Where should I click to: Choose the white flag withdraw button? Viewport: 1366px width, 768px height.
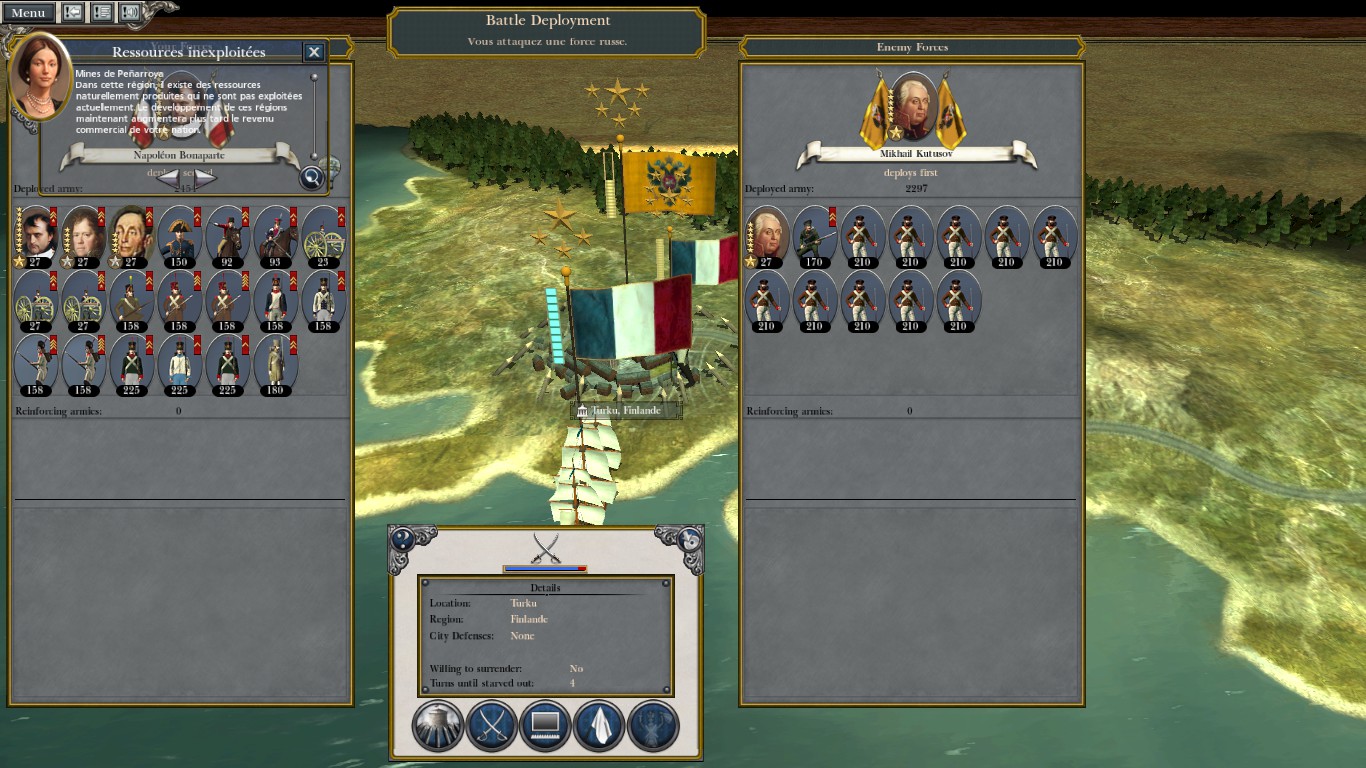[599, 725]
